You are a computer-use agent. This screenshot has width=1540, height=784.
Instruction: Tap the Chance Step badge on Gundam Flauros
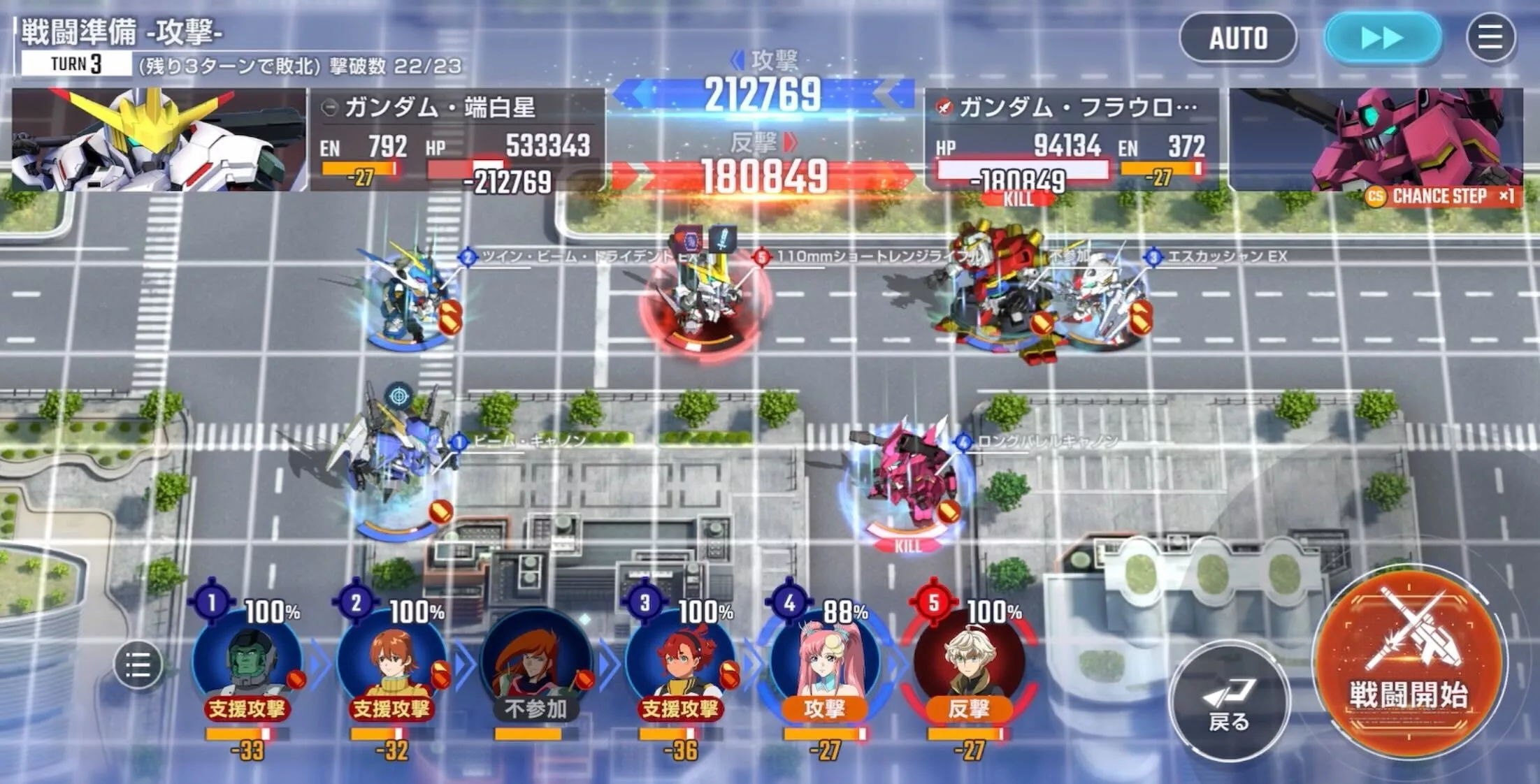(x=1440, y=196)
